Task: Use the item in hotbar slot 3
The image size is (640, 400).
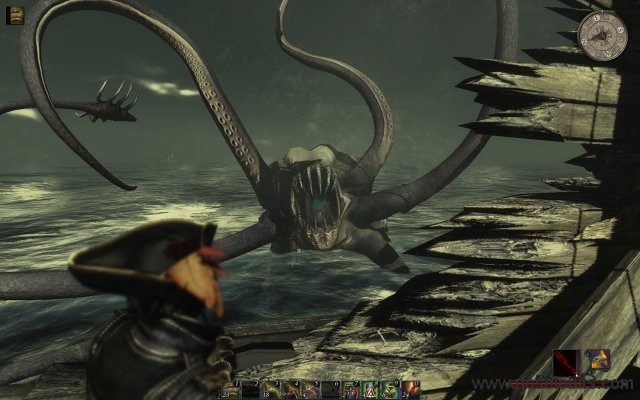Action: (x=271, y=387)
